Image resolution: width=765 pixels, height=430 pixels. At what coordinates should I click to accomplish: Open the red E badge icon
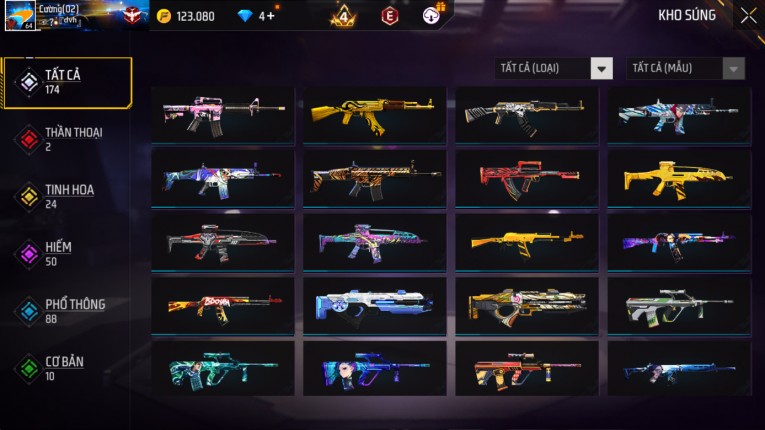[x=389, y=16]
